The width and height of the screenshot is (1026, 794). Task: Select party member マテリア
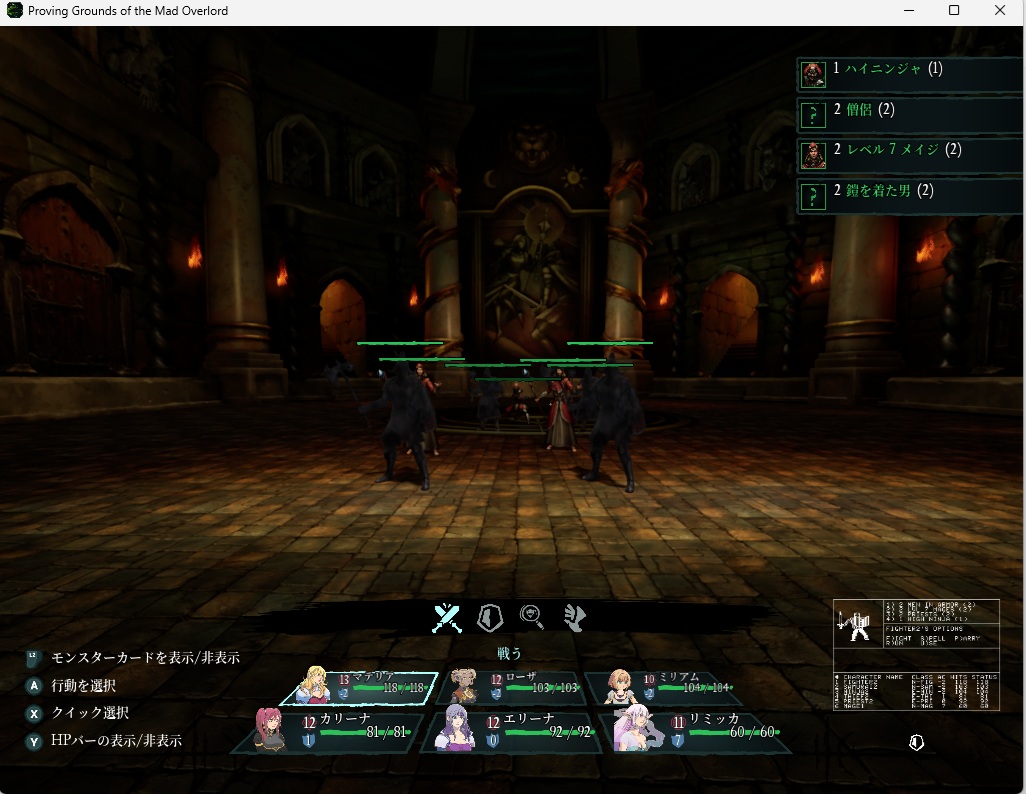pos(362,687)
